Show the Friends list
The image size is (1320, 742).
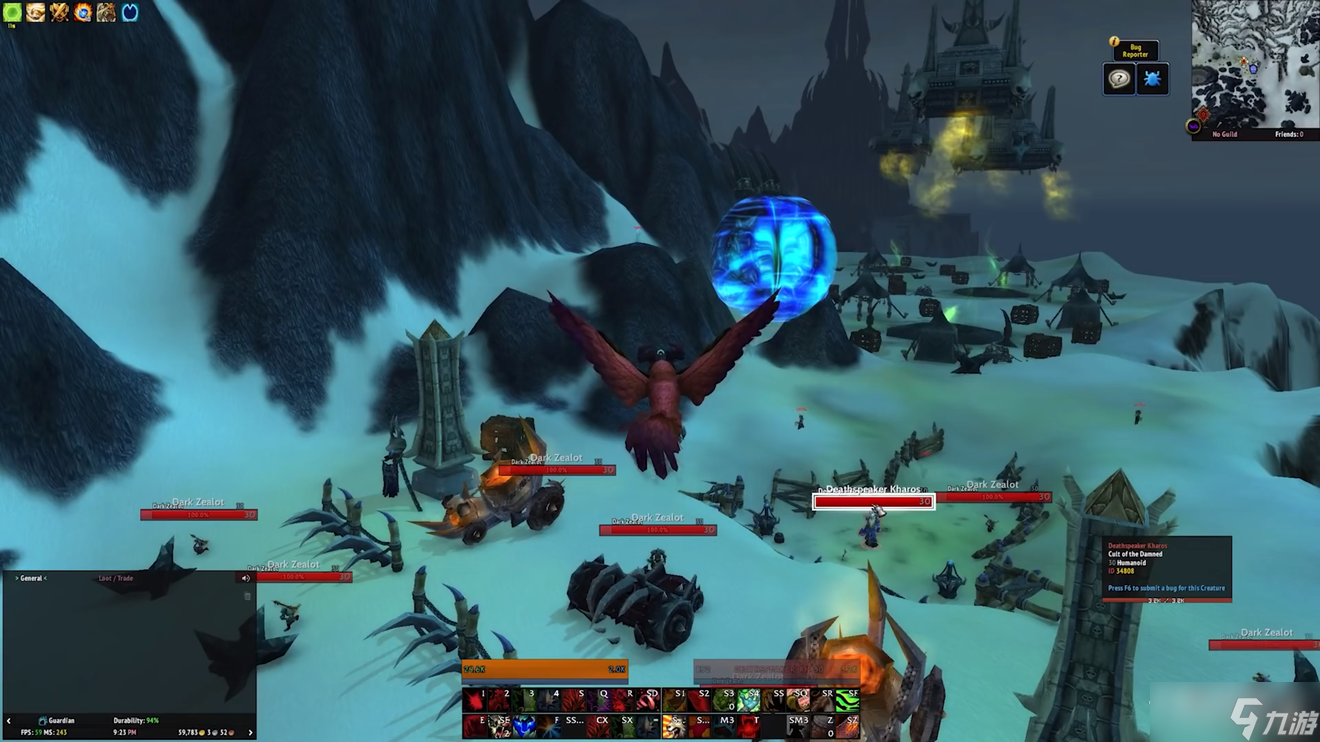point(1289,134)
